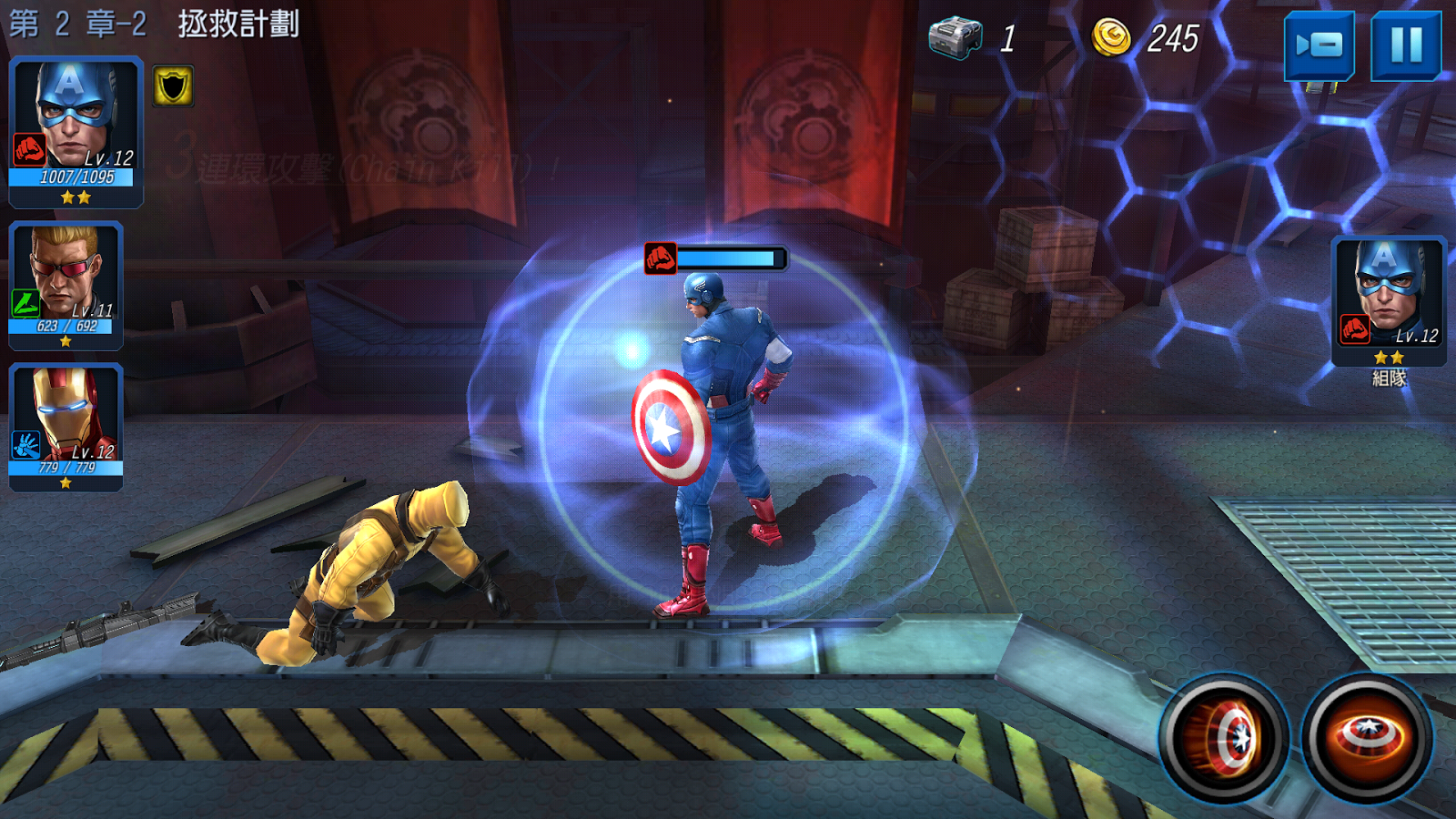
Task: Pause the game
Action: [x=1405, y=45]
